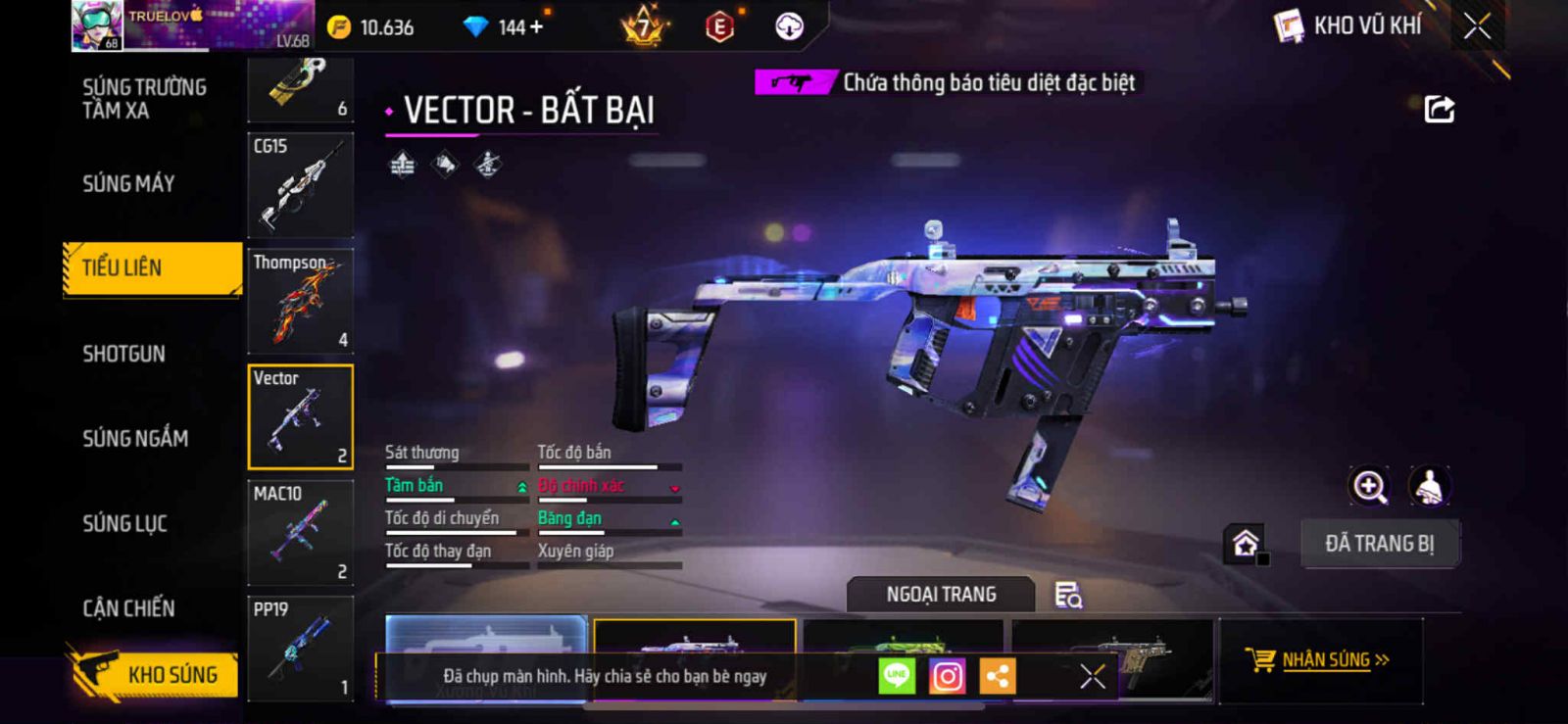The image size is (1568, 724).
Task: Zoom in with the magnifier icon
Action: point(1369,486)
